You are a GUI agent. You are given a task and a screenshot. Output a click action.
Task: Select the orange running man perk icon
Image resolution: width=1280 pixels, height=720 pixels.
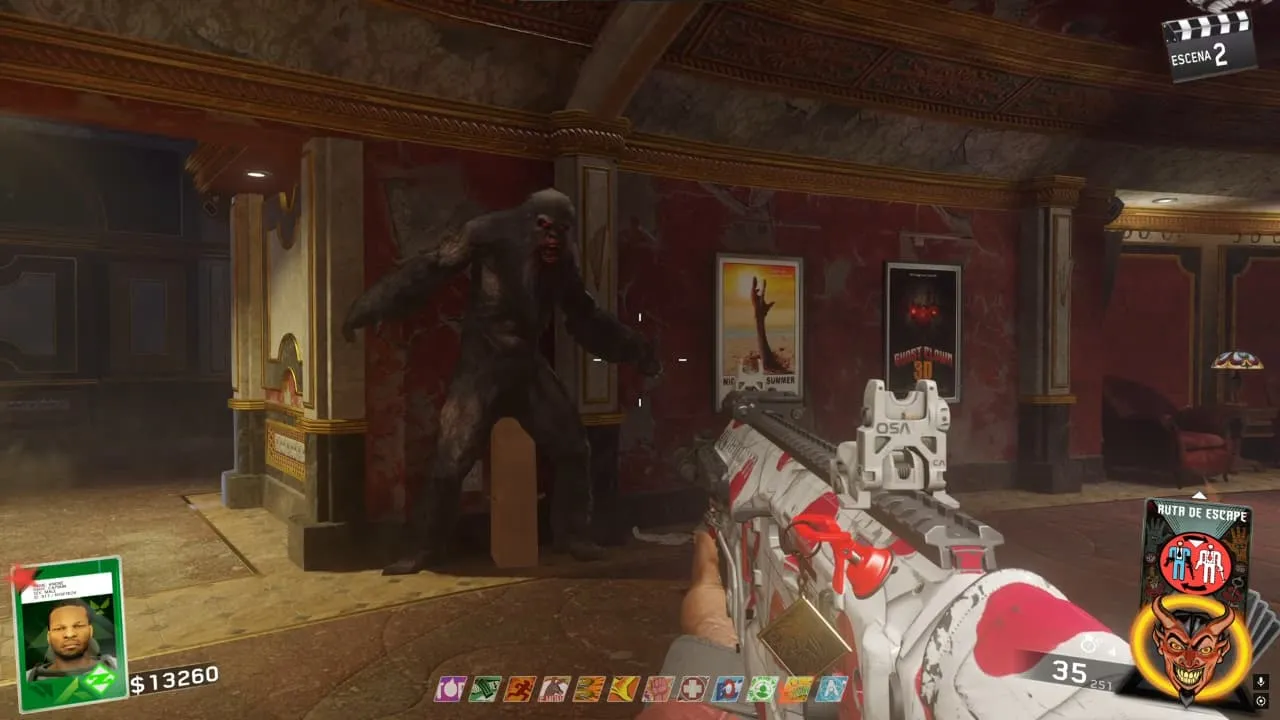click(x=519, y=688)
